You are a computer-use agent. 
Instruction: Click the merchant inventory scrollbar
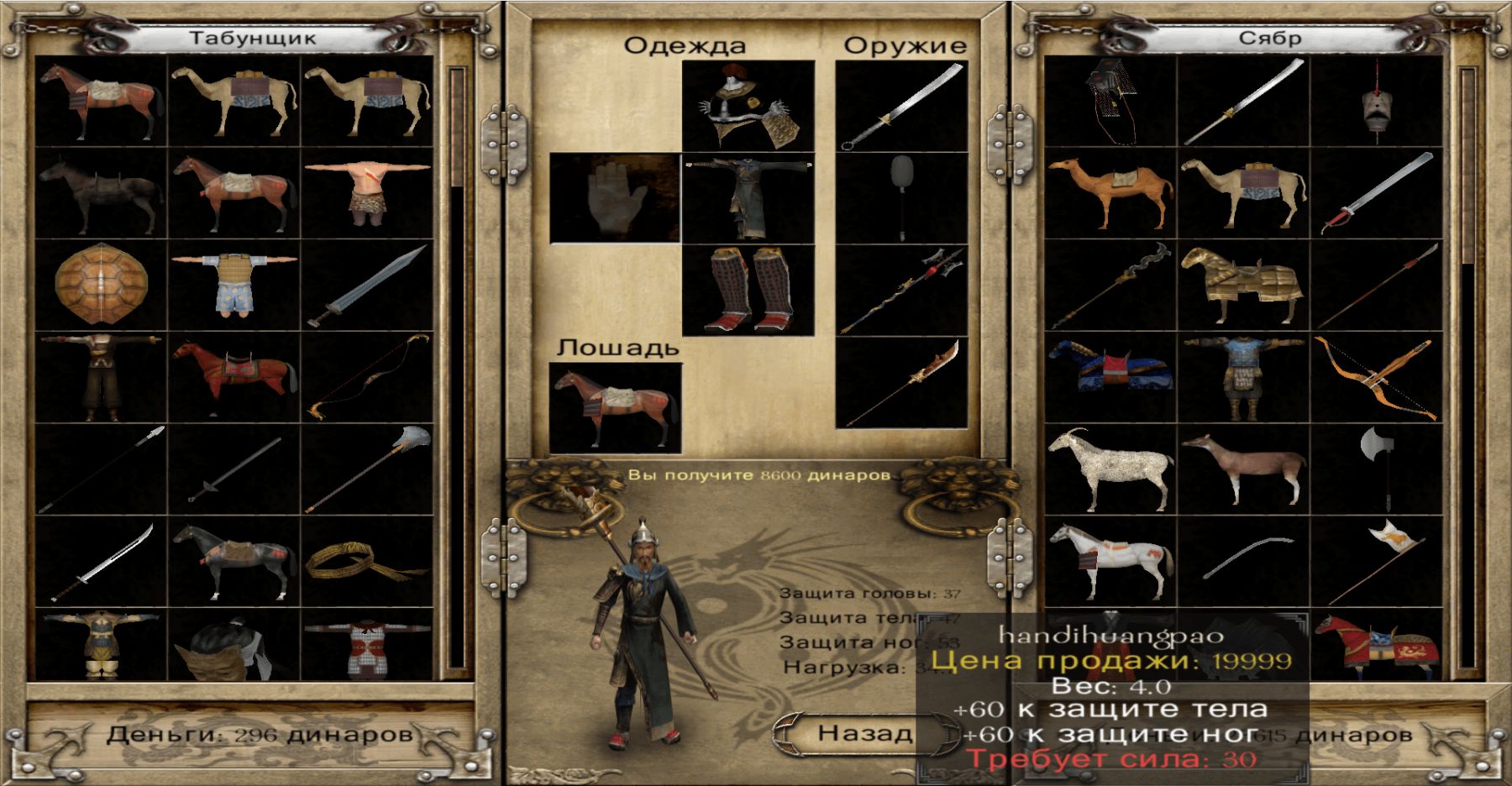point(457,368)
